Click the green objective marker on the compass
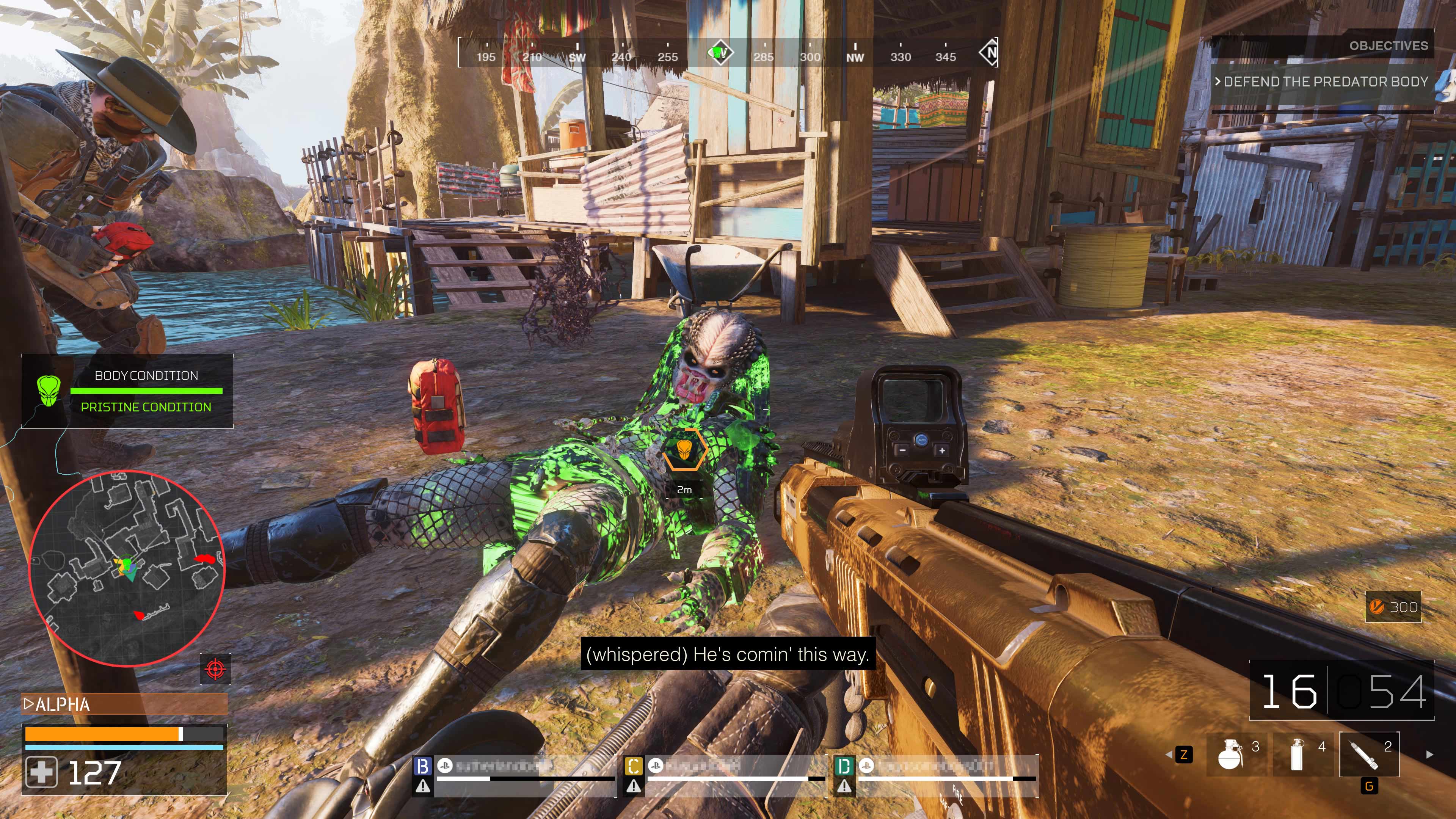1456x819 pixels. tap(720, 54)
